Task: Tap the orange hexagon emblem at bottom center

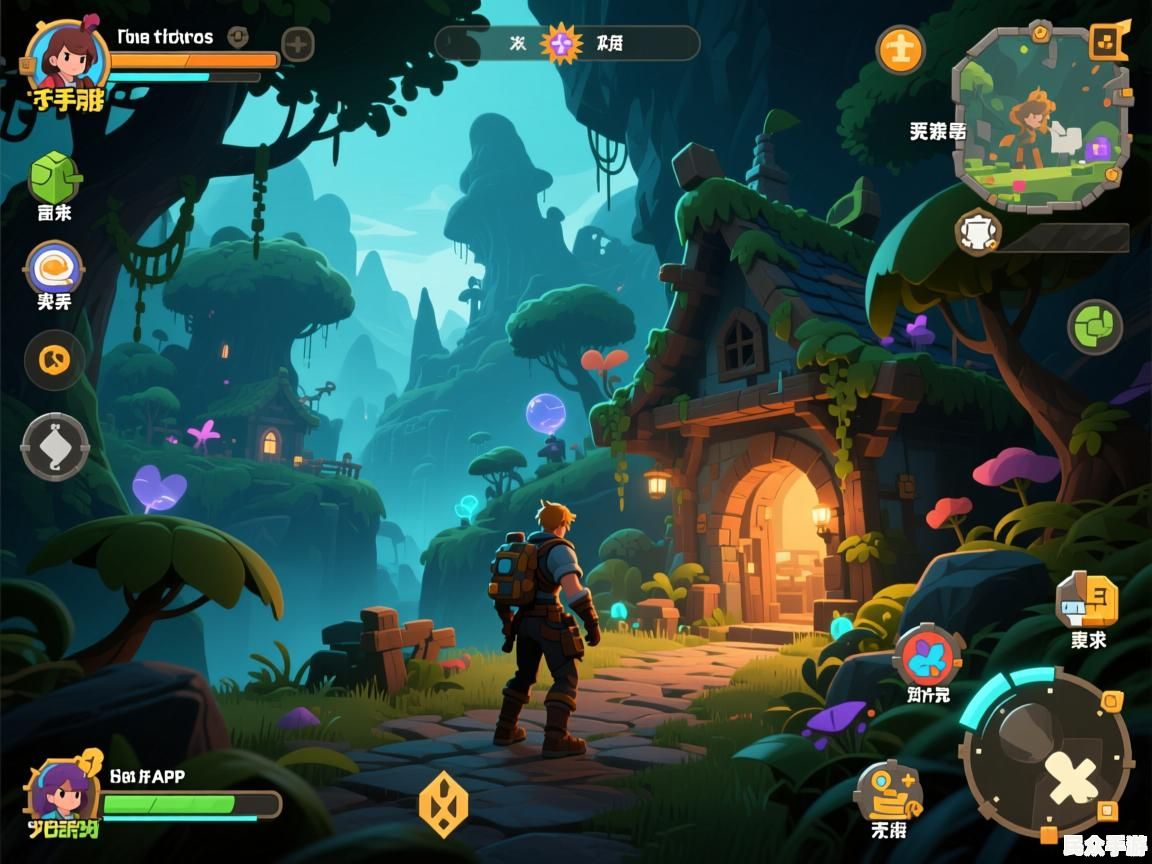Action: coord(443,803)
